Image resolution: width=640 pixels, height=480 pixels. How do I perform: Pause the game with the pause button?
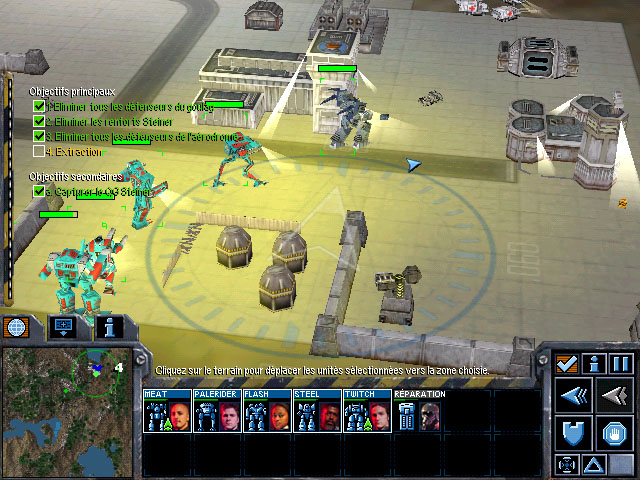[x=621, y=363]
